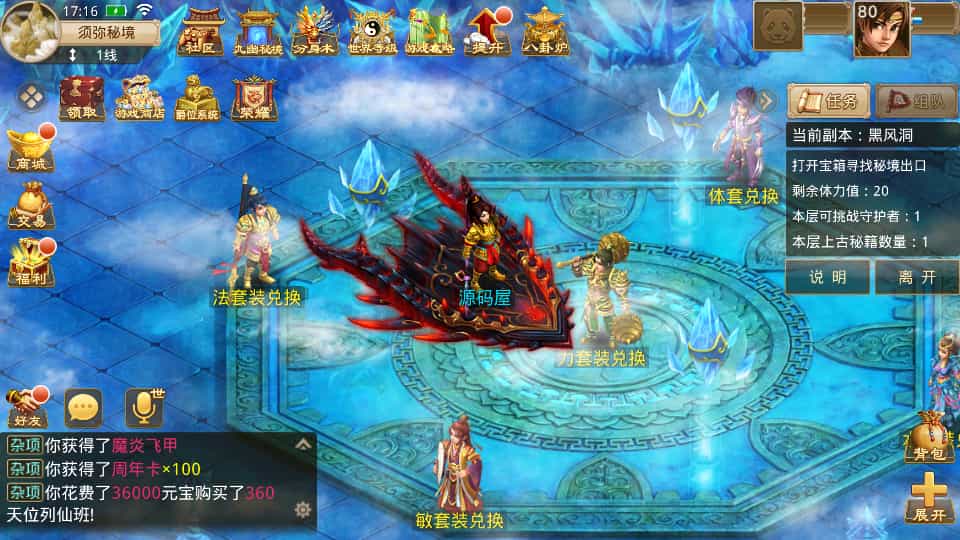
Task: Open the 交易 trade bag icon
Action: coord(30,206)
